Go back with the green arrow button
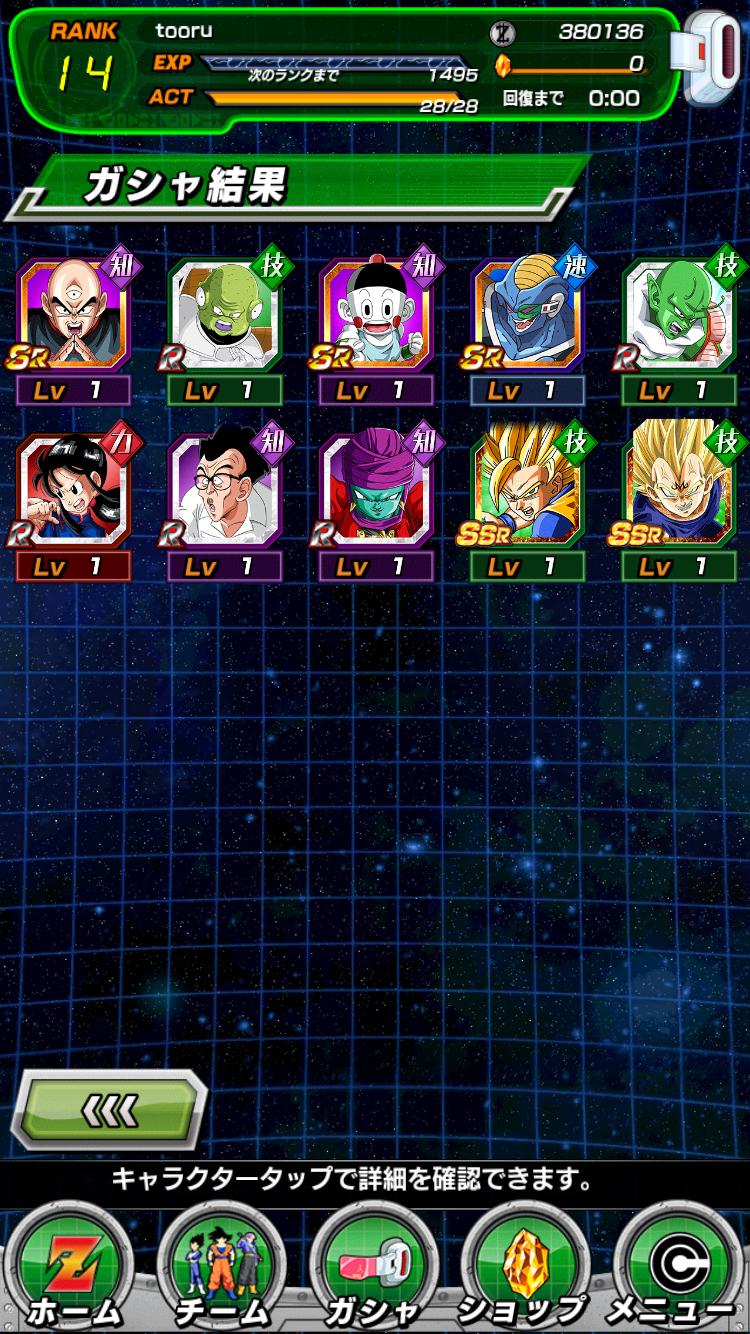The image size is (750, 1334). tap(108, 1107)
